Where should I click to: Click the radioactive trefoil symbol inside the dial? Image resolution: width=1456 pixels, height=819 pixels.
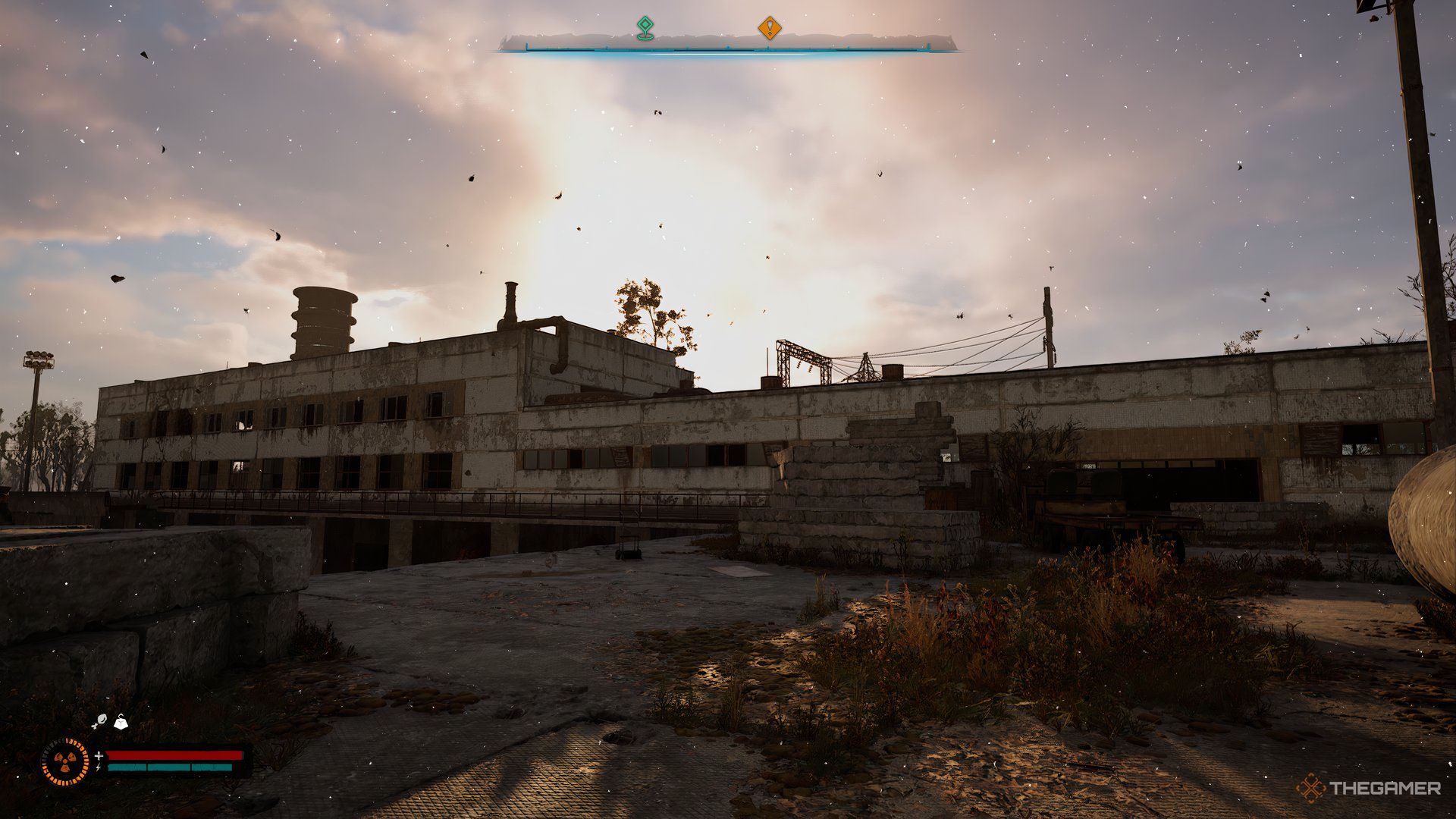click(x=65, y=761)
